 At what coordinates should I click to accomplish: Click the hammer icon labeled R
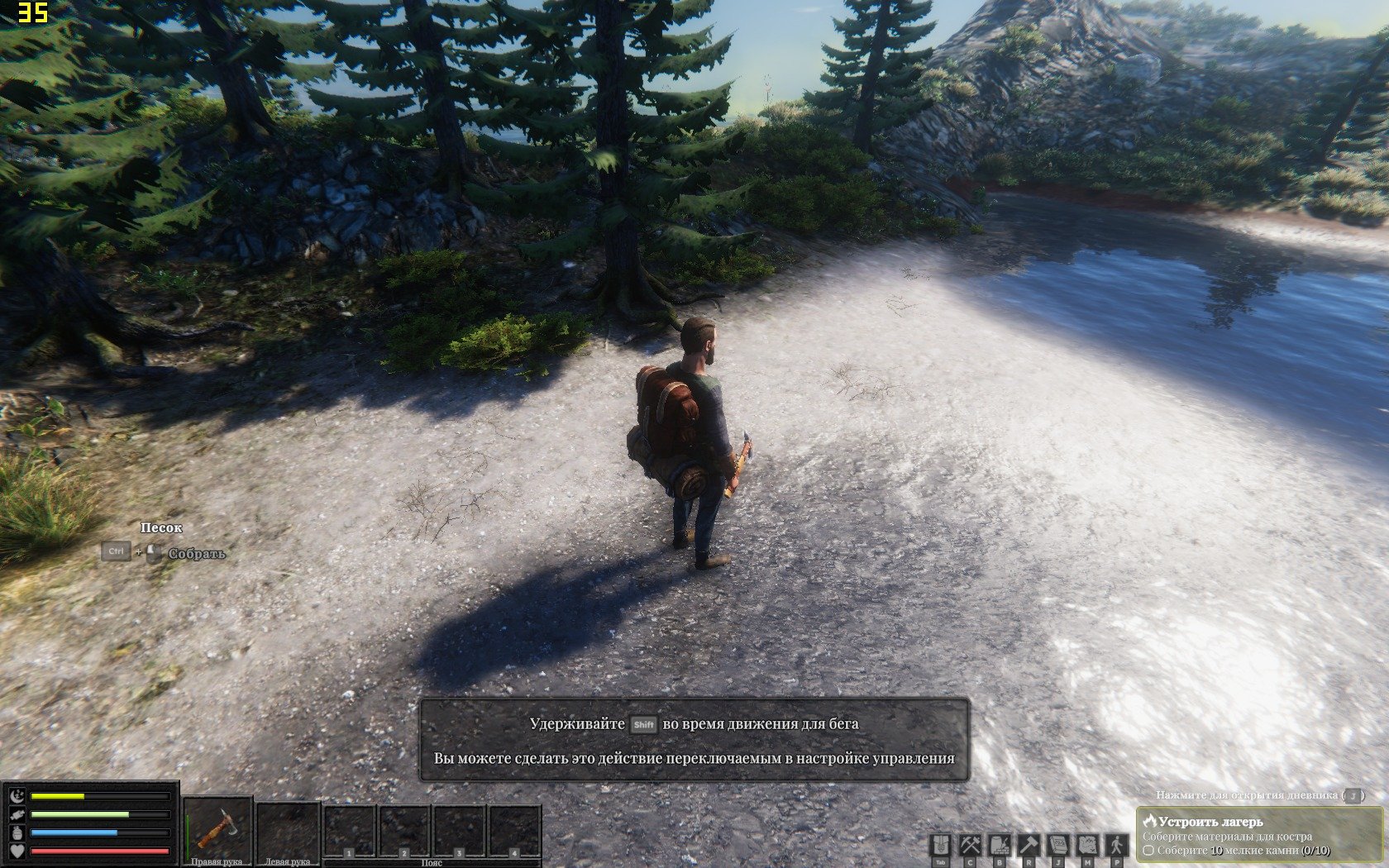click(1028, 846)
